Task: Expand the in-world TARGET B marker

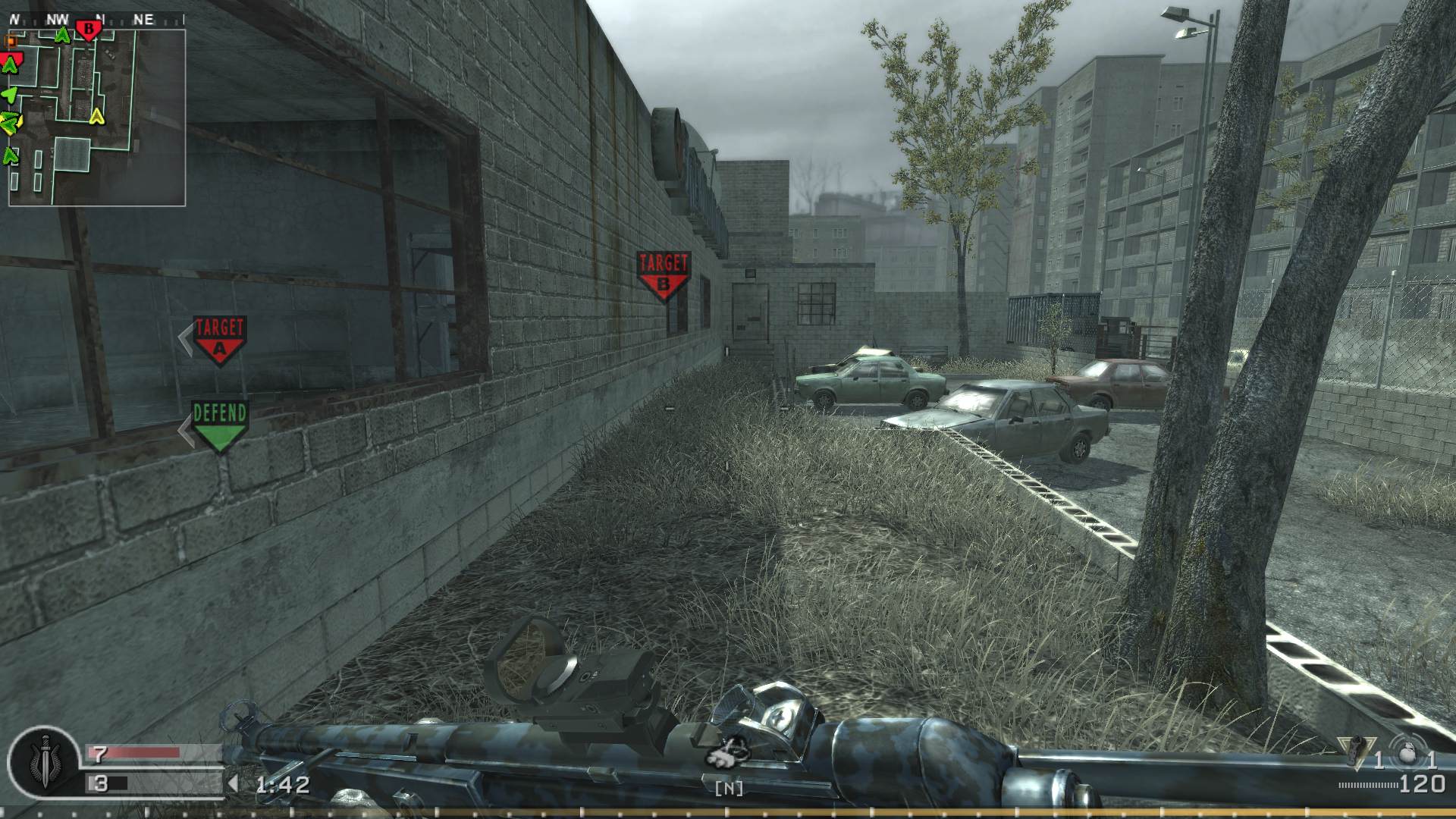Action: (x=664, y=269)
